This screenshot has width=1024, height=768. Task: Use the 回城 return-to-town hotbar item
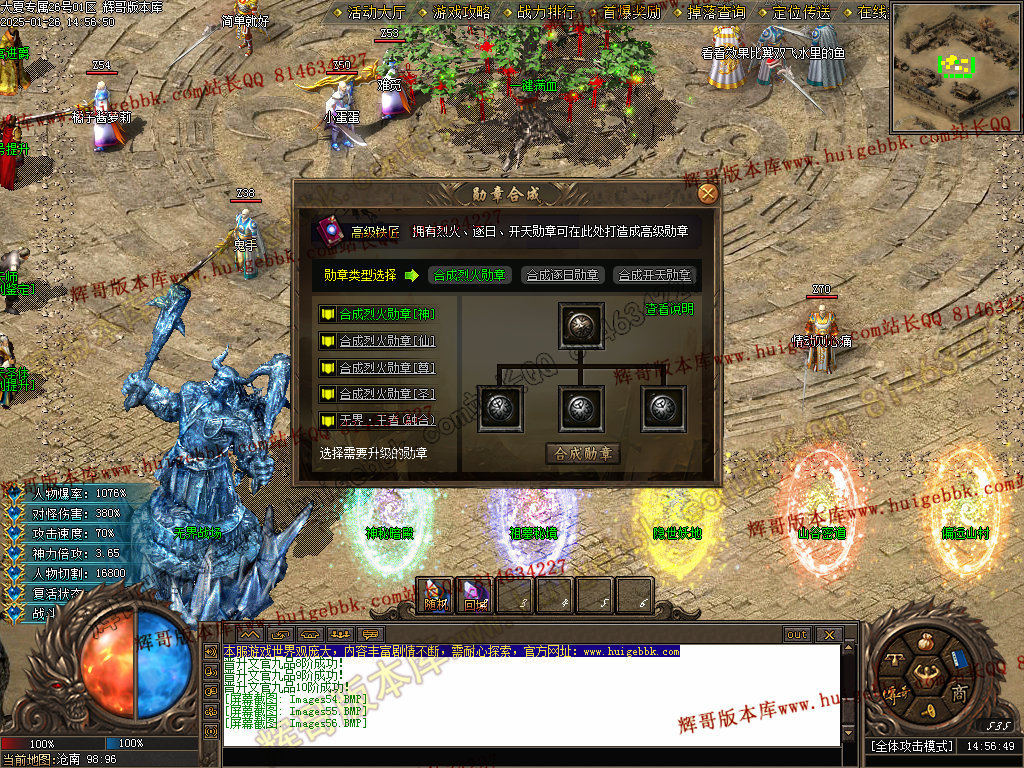474,595
